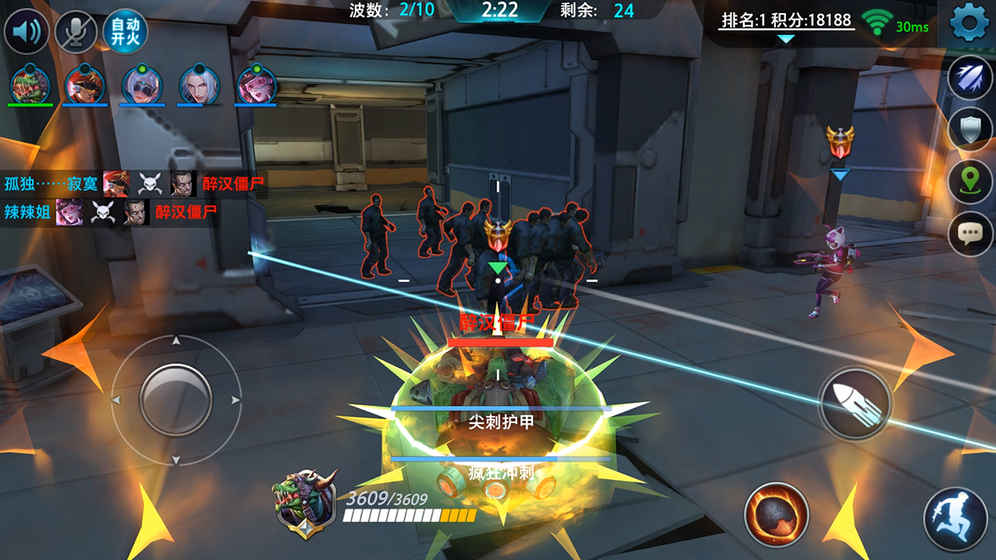Select the red-hat teammate portrait
Image resolution: width=996 pixels, height=560 pixels.
pos(85,84)
